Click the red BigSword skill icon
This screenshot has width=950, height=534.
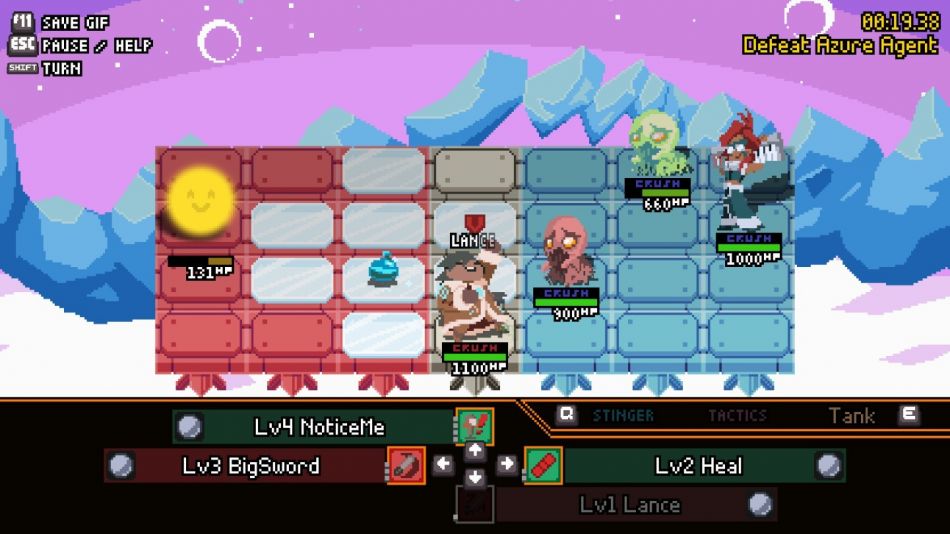[406, 465]
